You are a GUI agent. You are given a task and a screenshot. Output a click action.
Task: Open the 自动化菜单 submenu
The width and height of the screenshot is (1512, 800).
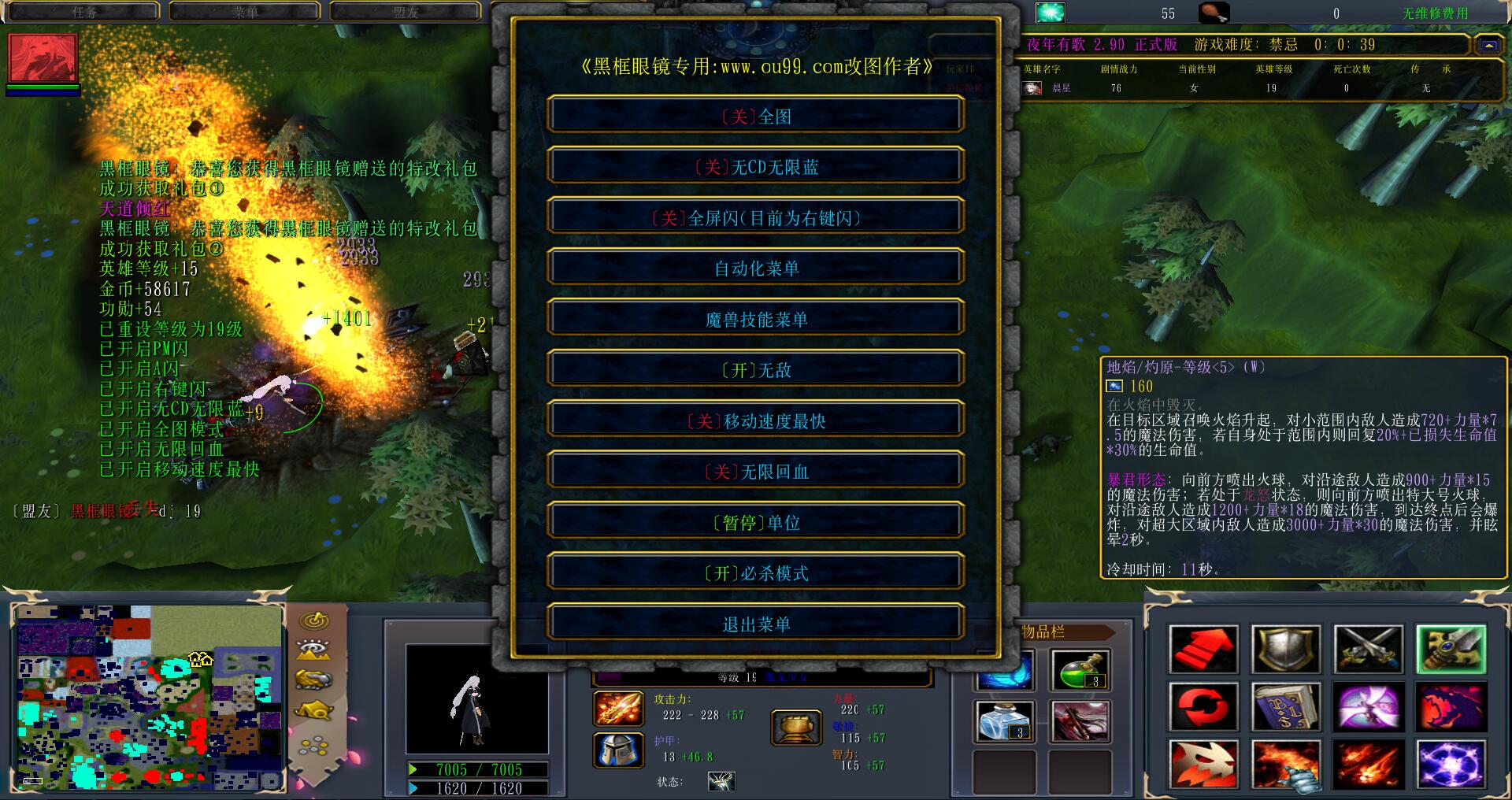click(x=756, y=269)
